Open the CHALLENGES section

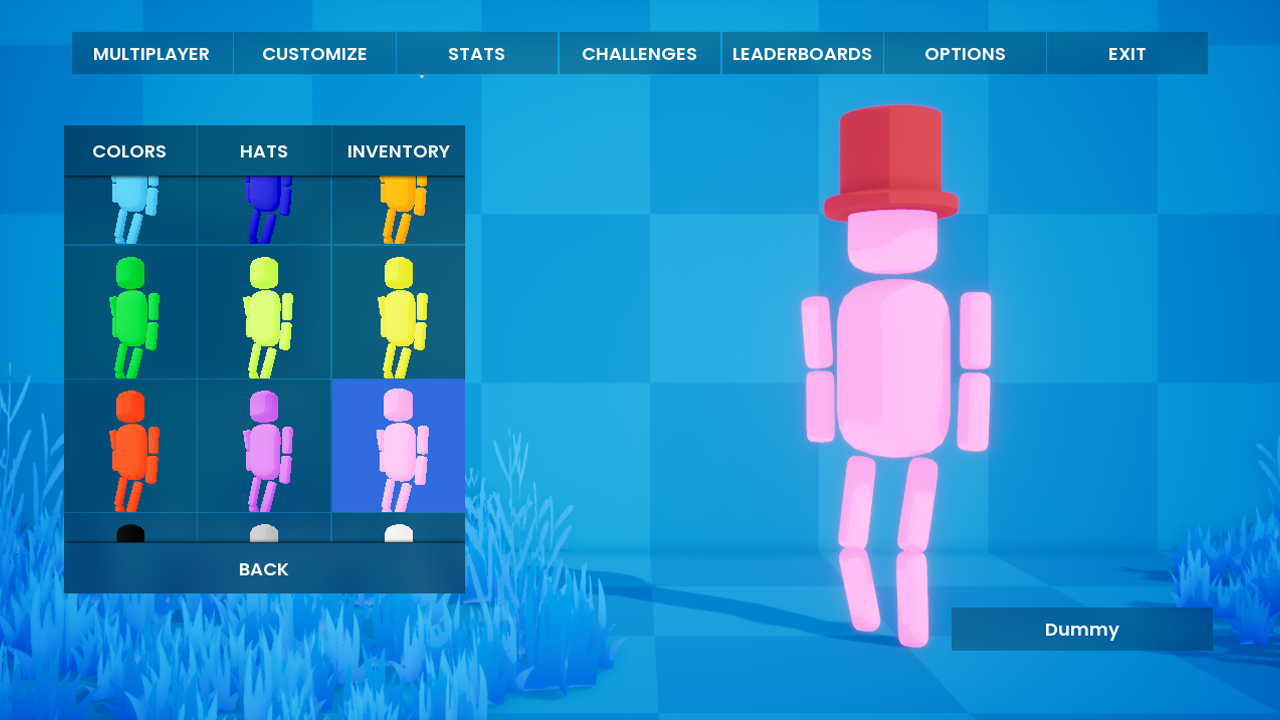point(639,53)
